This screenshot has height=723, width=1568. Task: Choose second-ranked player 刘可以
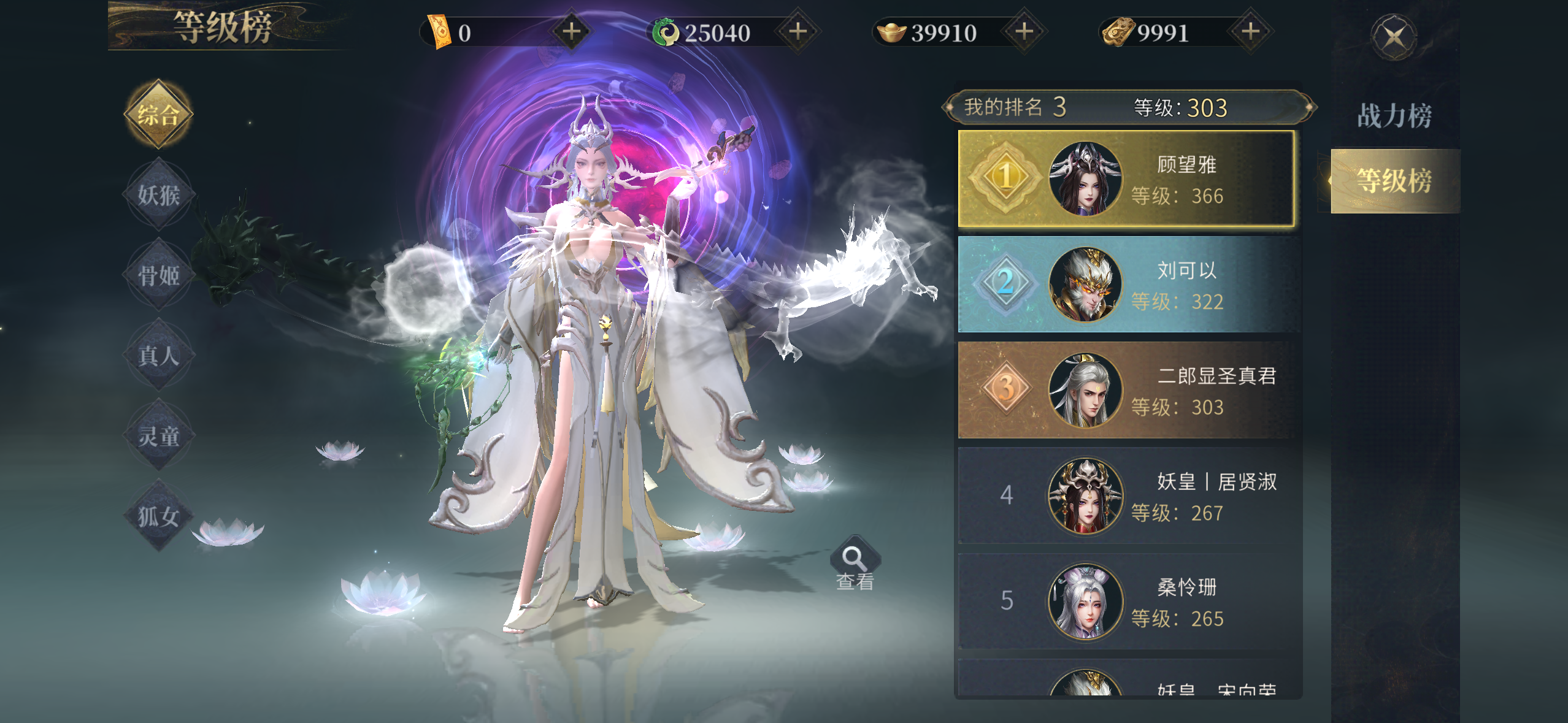point(1126,285)
